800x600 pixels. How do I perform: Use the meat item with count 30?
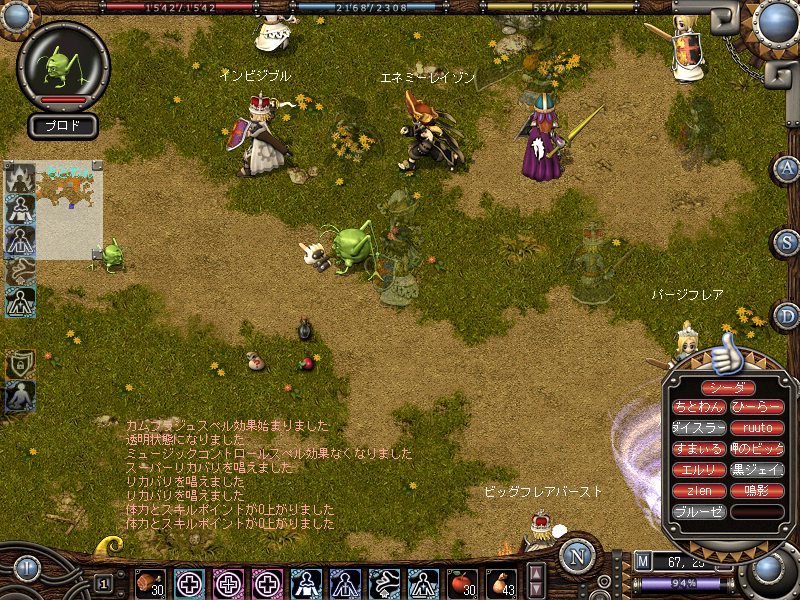(x=151, y=581)
